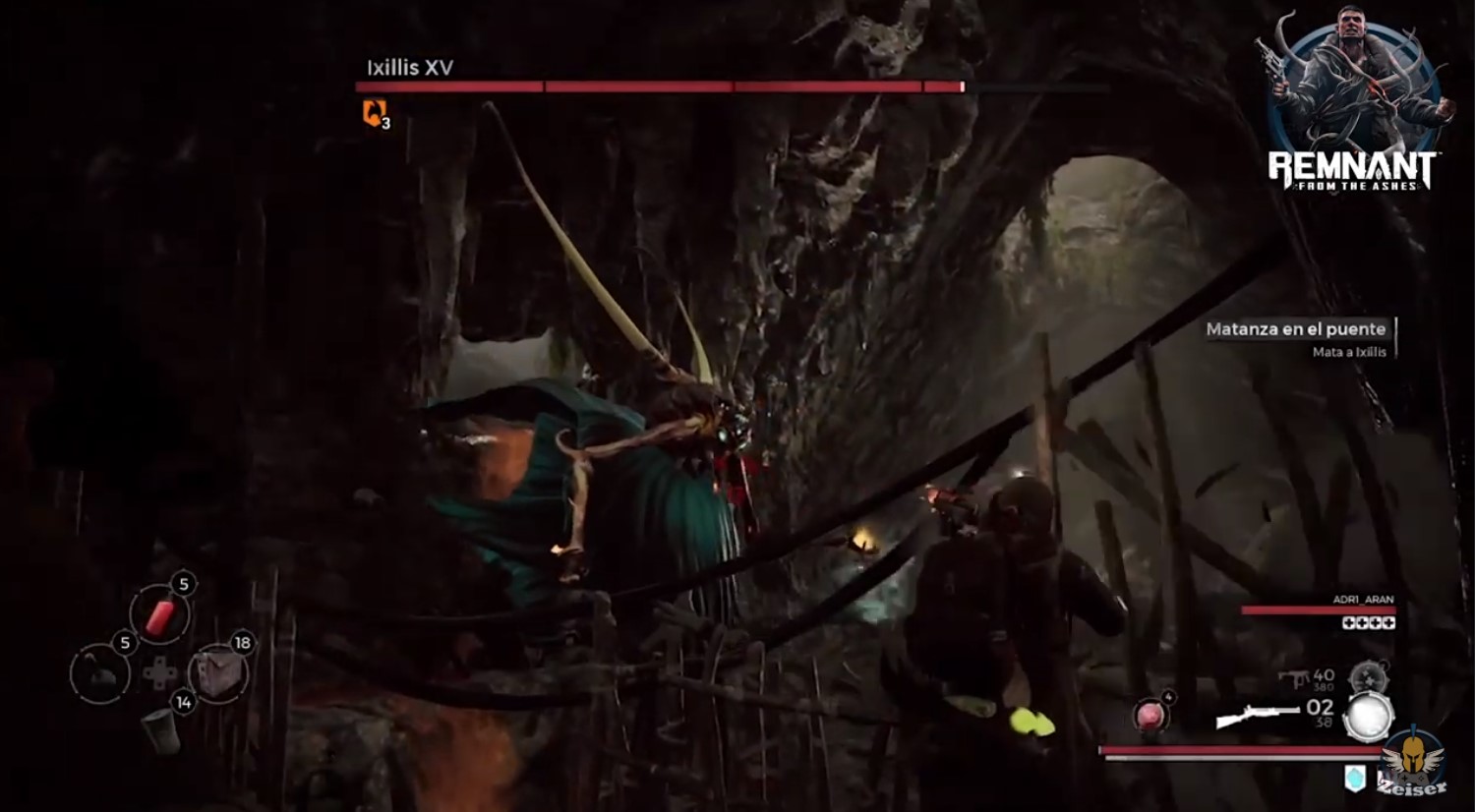Select the bandage roll quick slot with 14
Image resolution: width=1475 pixels, height=812 pixels.
(x=160, y=728)
